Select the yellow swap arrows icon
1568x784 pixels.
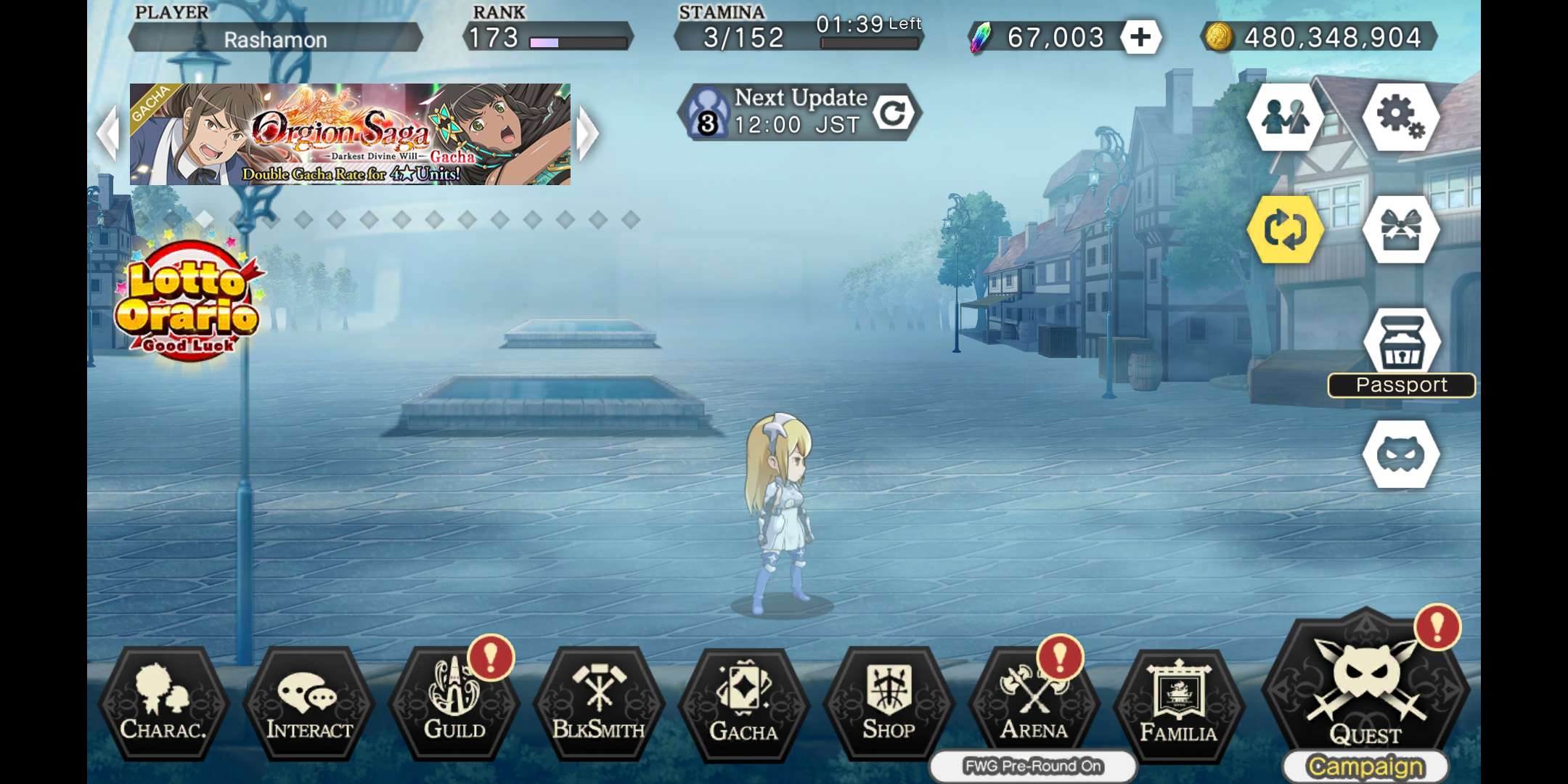click(x=1286, y=229)
